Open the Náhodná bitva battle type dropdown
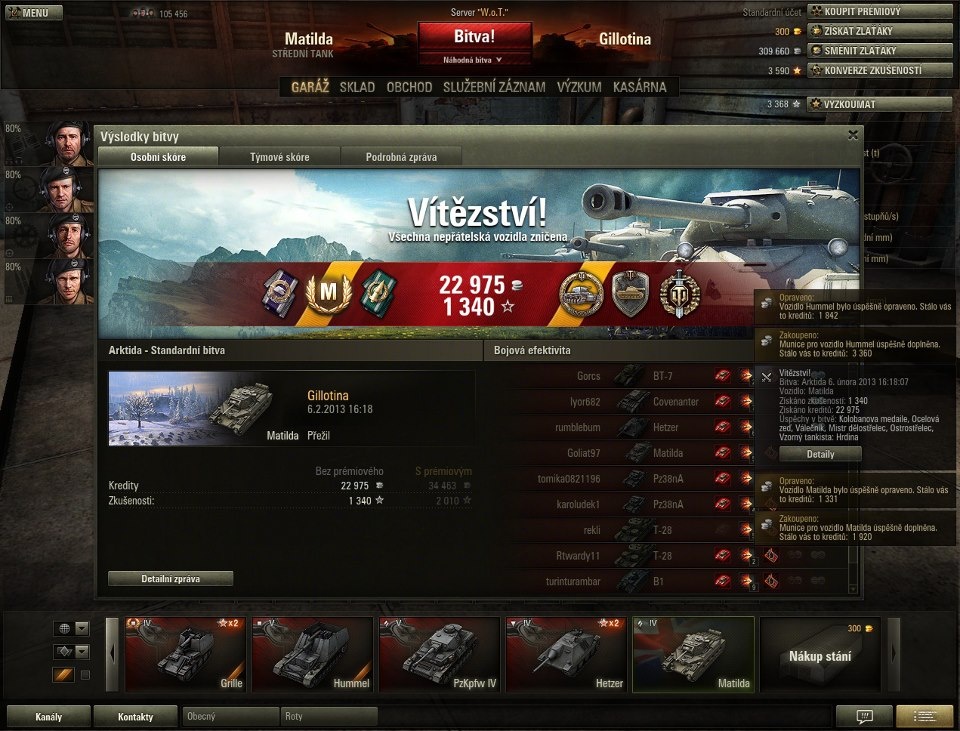 pos(475,60)
